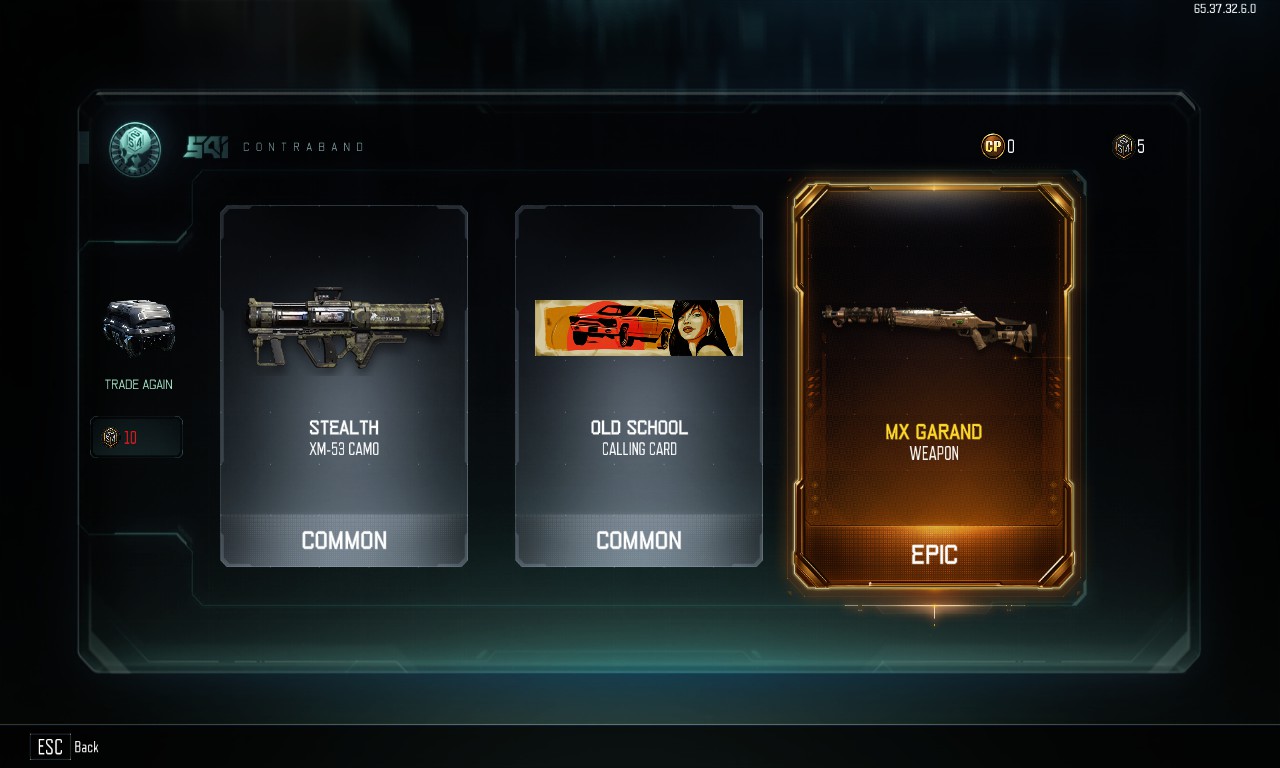
Task: Open the Black Market emblem icon
Action: [x=135, y=148]
